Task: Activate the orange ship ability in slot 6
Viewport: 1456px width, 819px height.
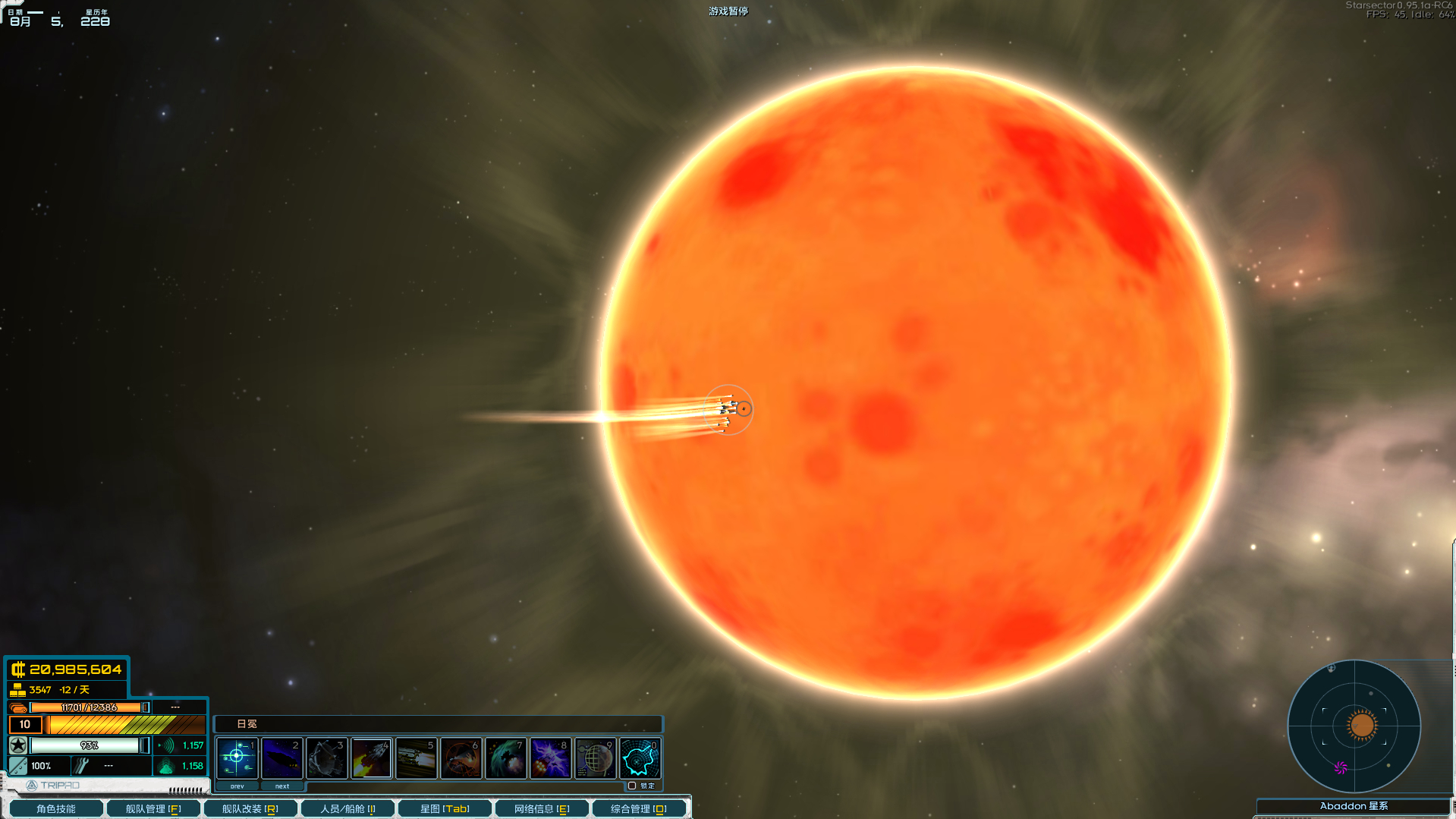Action: click(x=461, y=758)
